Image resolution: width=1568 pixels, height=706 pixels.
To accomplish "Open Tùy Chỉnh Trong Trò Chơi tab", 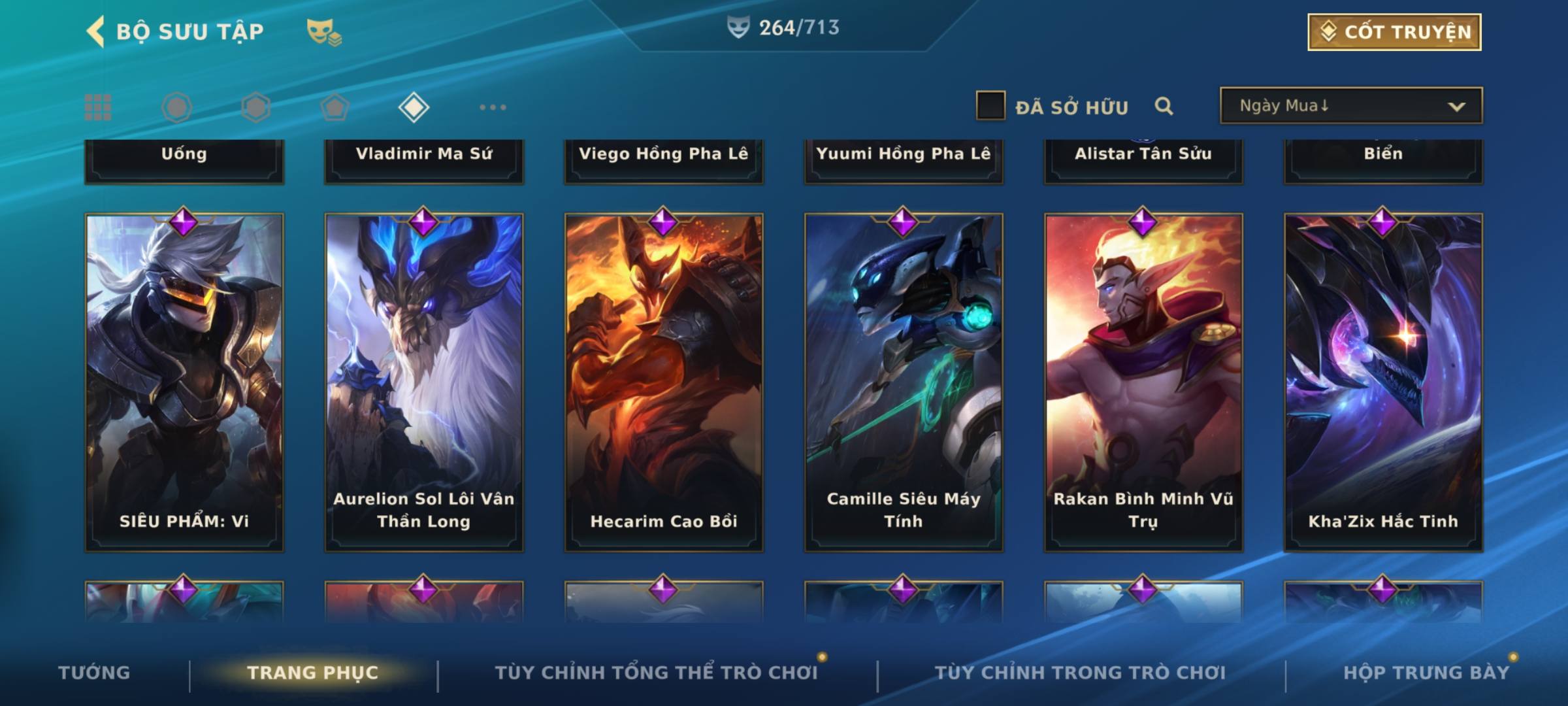I will [1080, 673].
